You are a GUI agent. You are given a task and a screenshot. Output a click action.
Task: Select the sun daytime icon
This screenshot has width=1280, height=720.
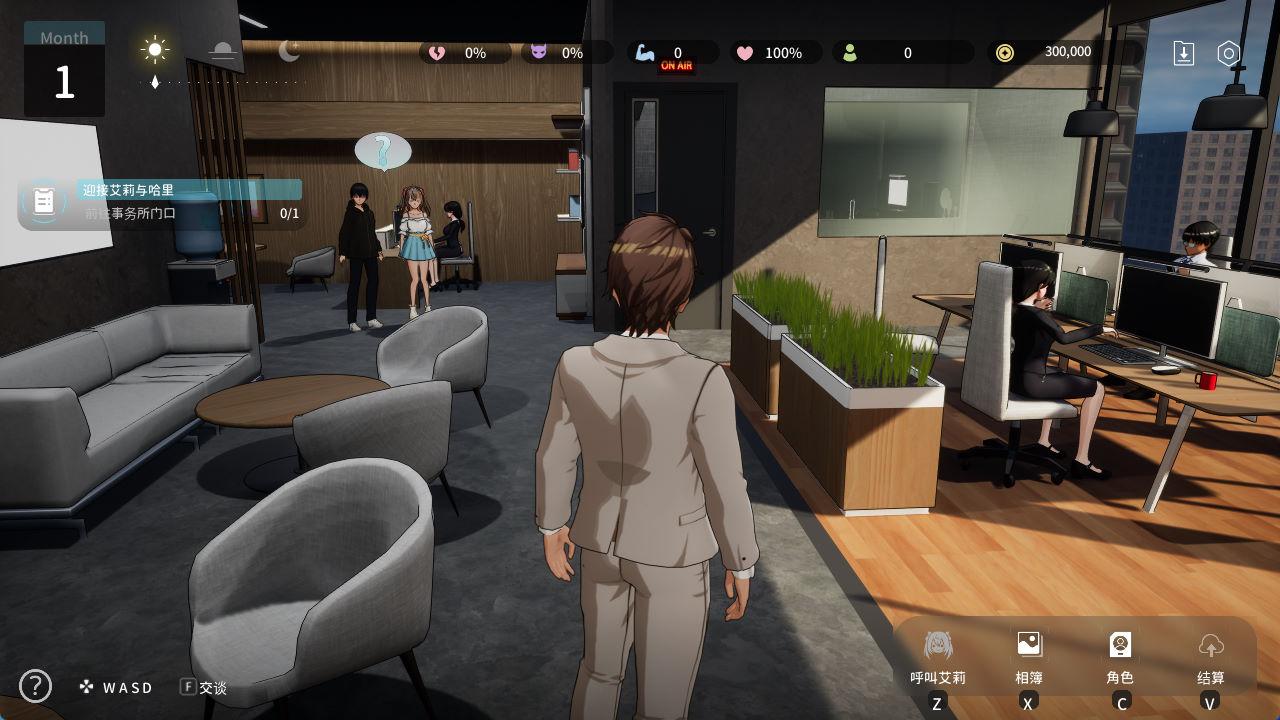tap(155, 50)
